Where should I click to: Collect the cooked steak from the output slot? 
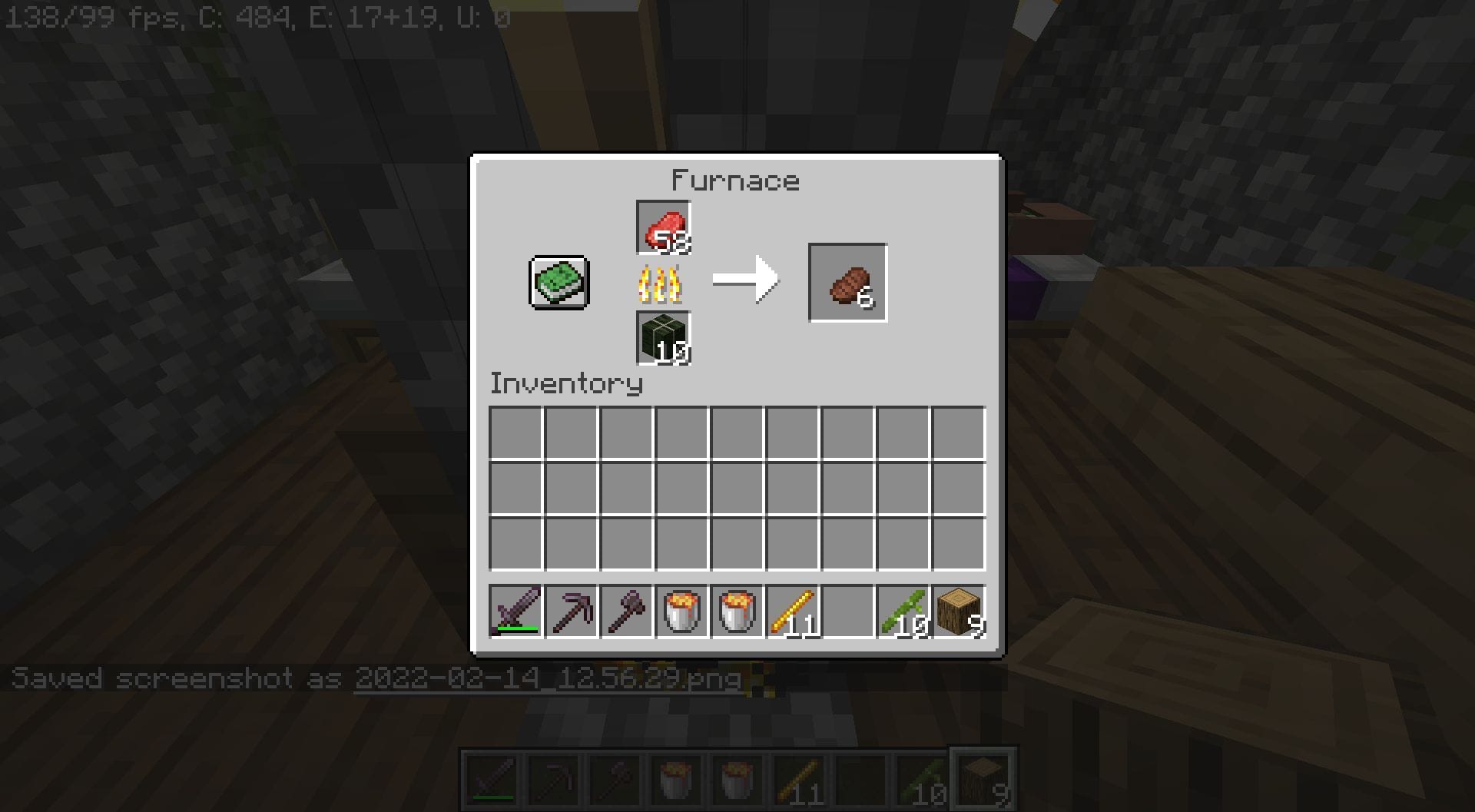pyautogui.click(x=847, y=283)
